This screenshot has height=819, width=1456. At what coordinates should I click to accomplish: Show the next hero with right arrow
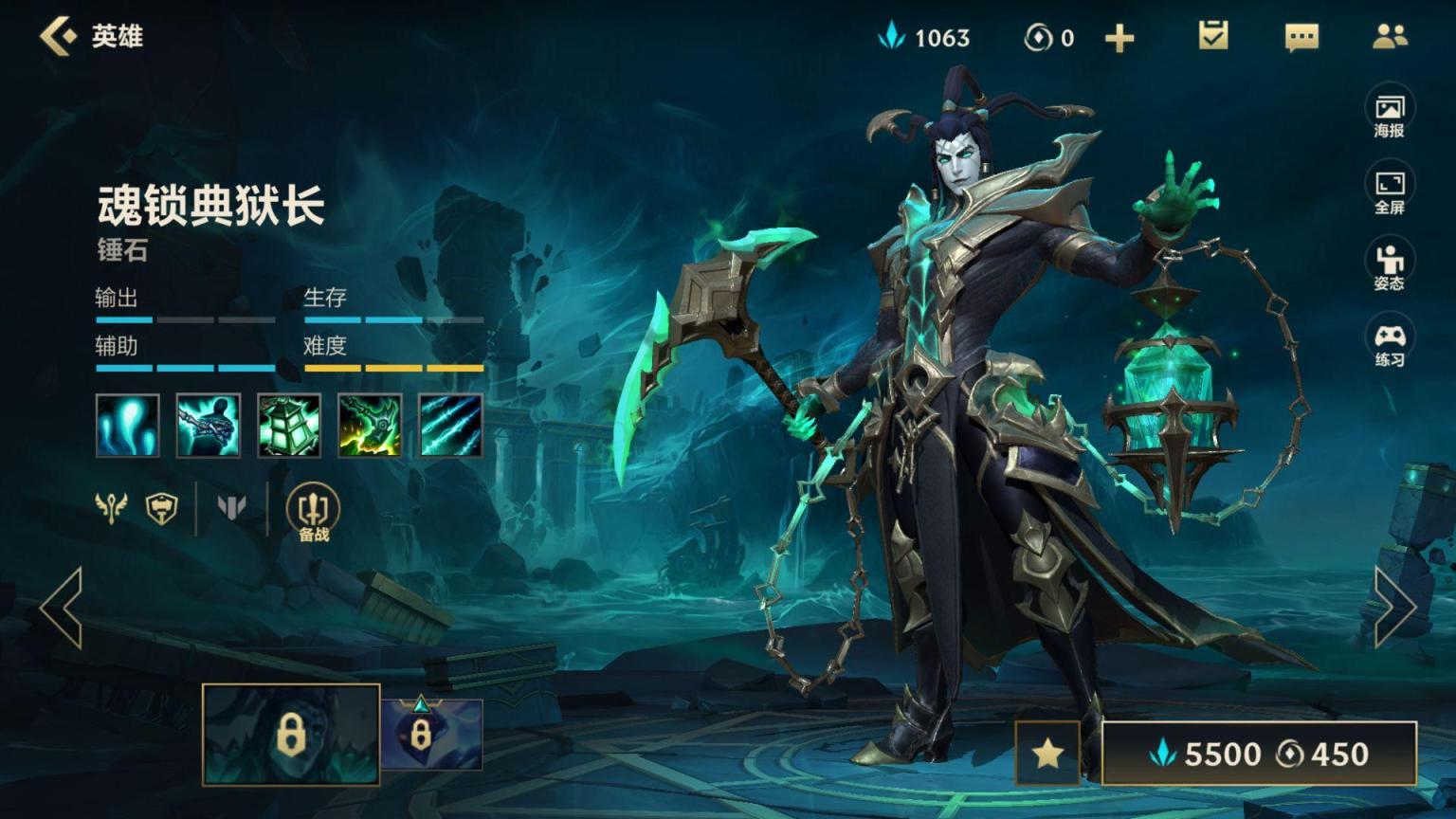pos(1394,608)
